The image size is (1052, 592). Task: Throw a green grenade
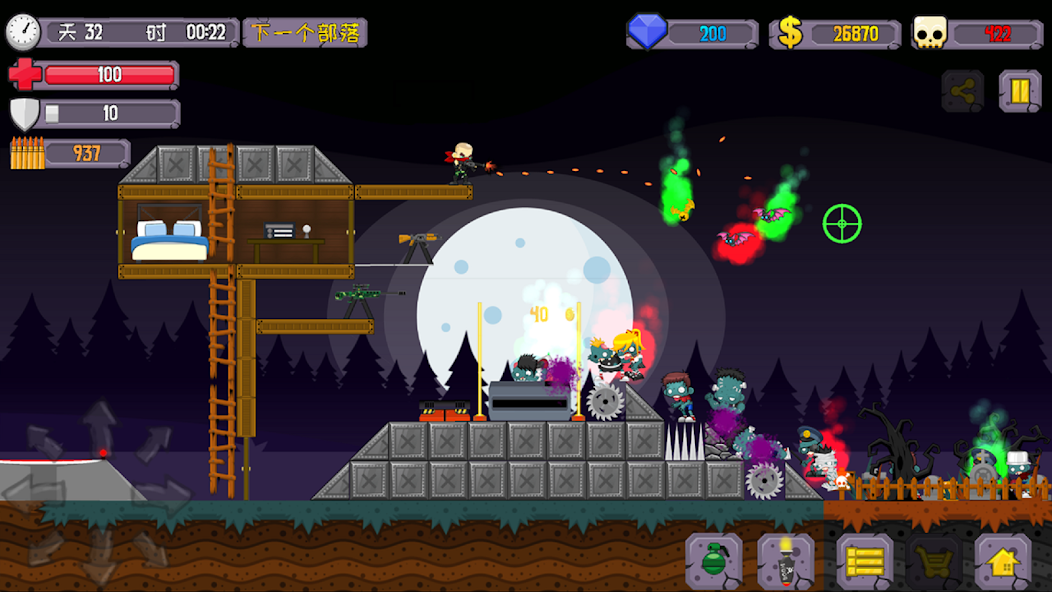click(714, 561)
